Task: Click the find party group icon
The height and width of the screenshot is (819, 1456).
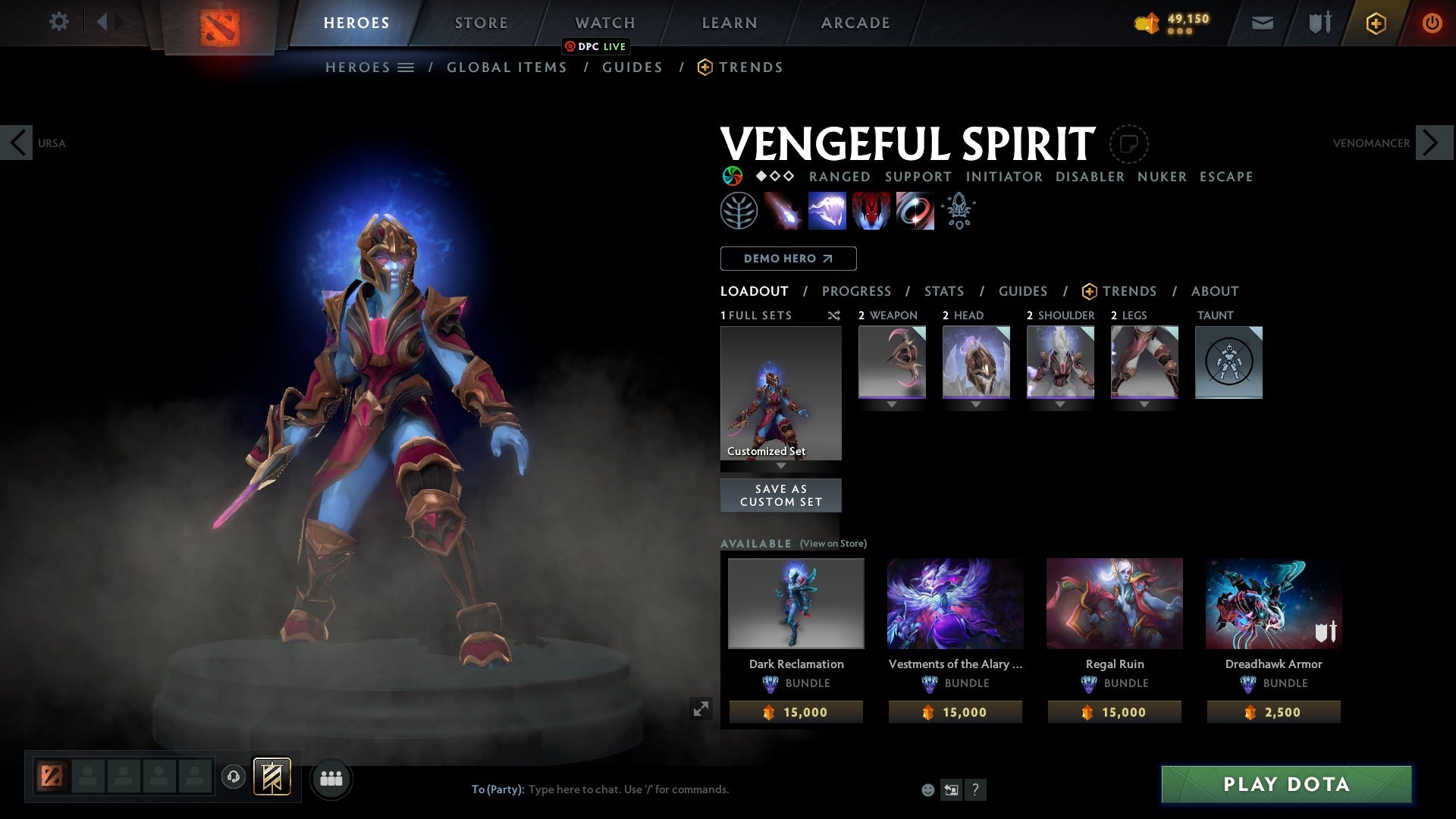Action: tap(331, 778)
